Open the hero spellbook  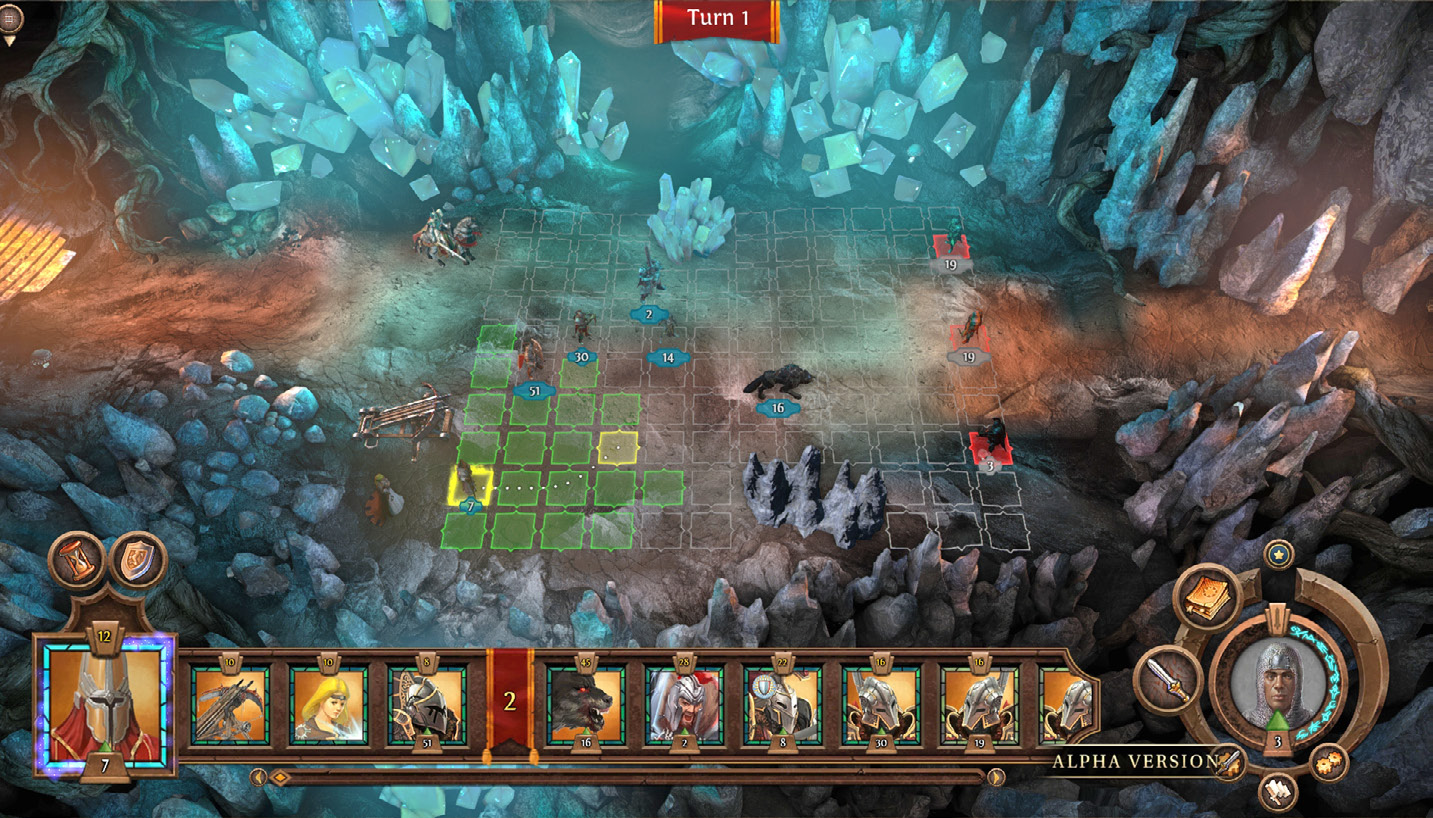coord(1208,597)
